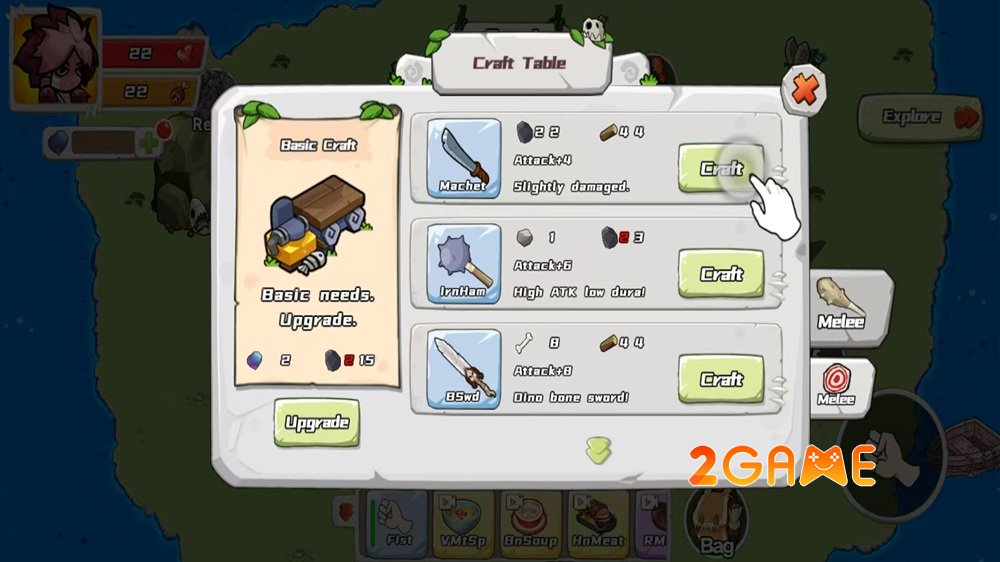Image resolution: width=1000 pixels, height=562 pixels.
Task: Use the HnMeat hotbar item
Action: [598, 522]
